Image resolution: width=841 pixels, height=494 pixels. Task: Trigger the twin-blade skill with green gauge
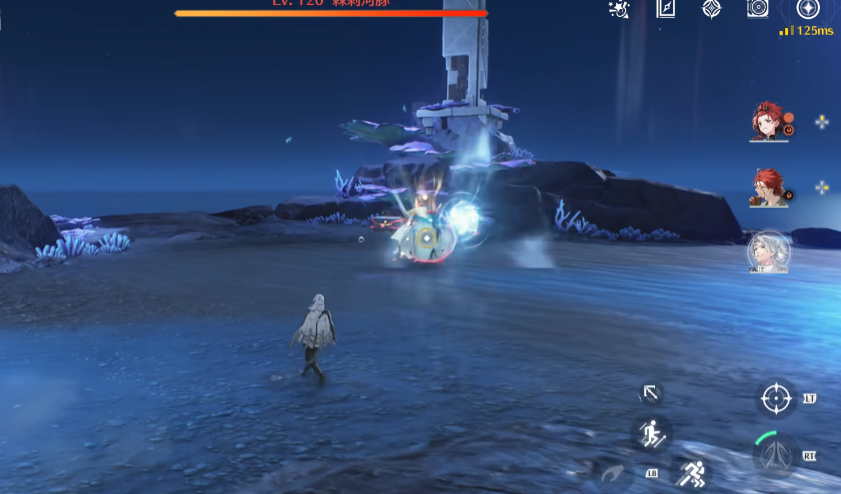click(776, 457)
